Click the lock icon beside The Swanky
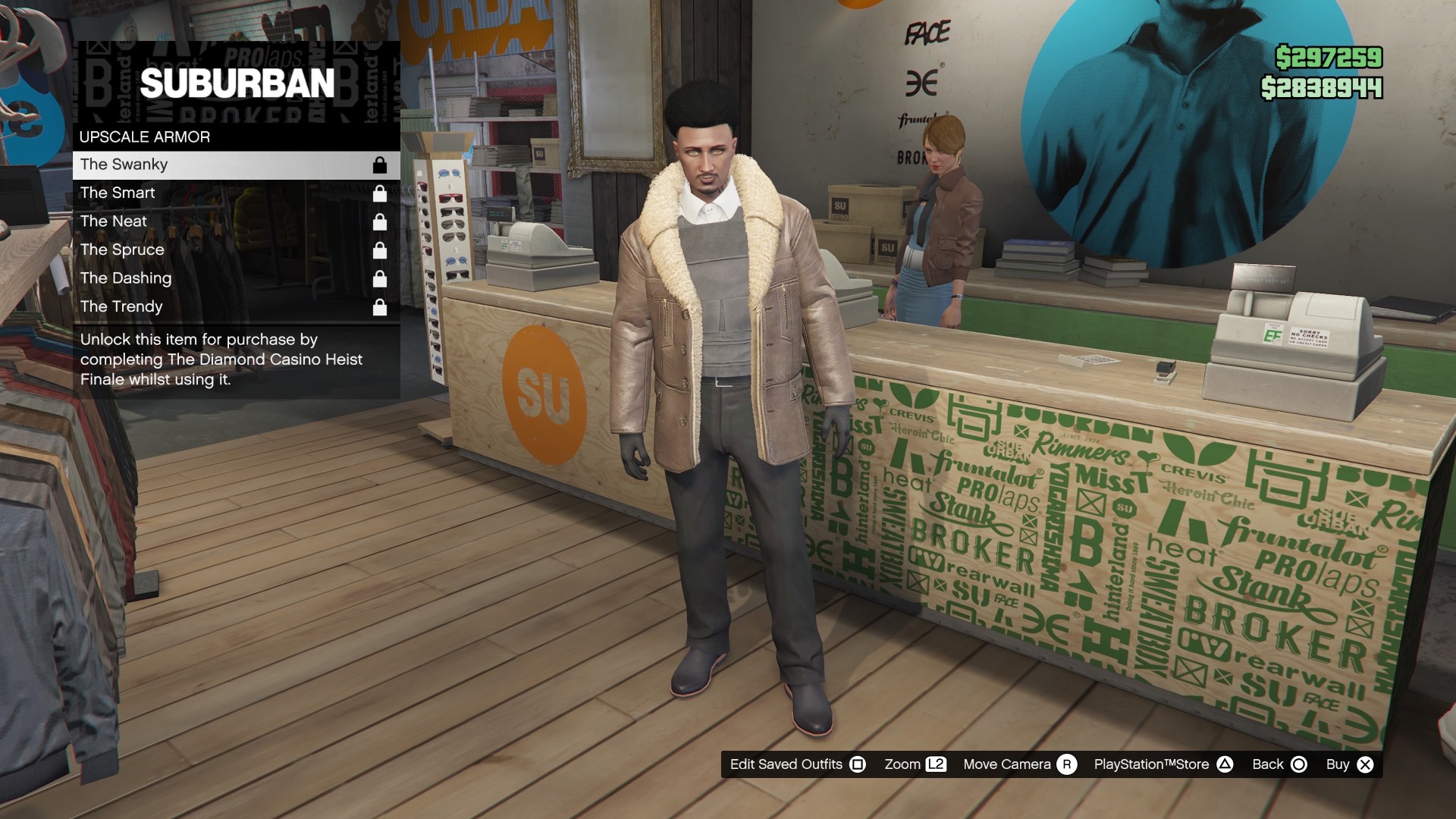This screenshot has width=1456, height=819. 379,165
